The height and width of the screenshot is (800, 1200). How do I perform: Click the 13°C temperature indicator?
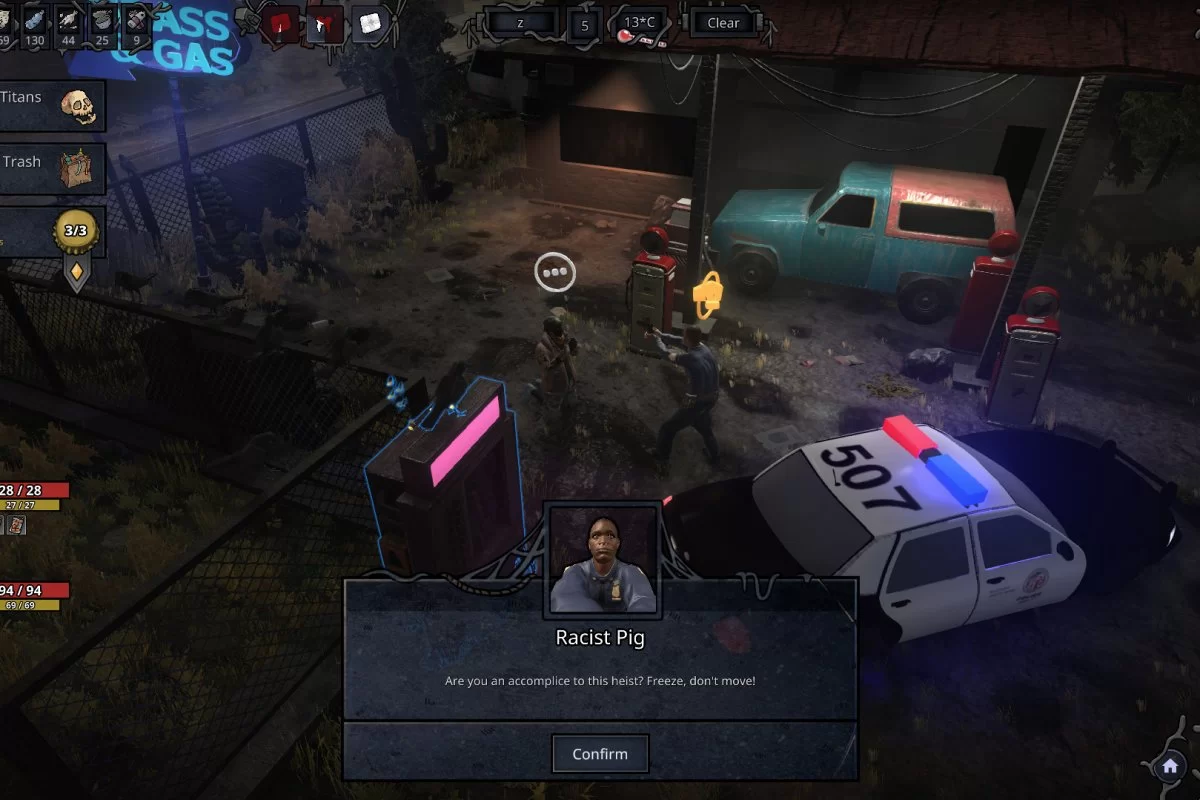click(x=640, y=24)
